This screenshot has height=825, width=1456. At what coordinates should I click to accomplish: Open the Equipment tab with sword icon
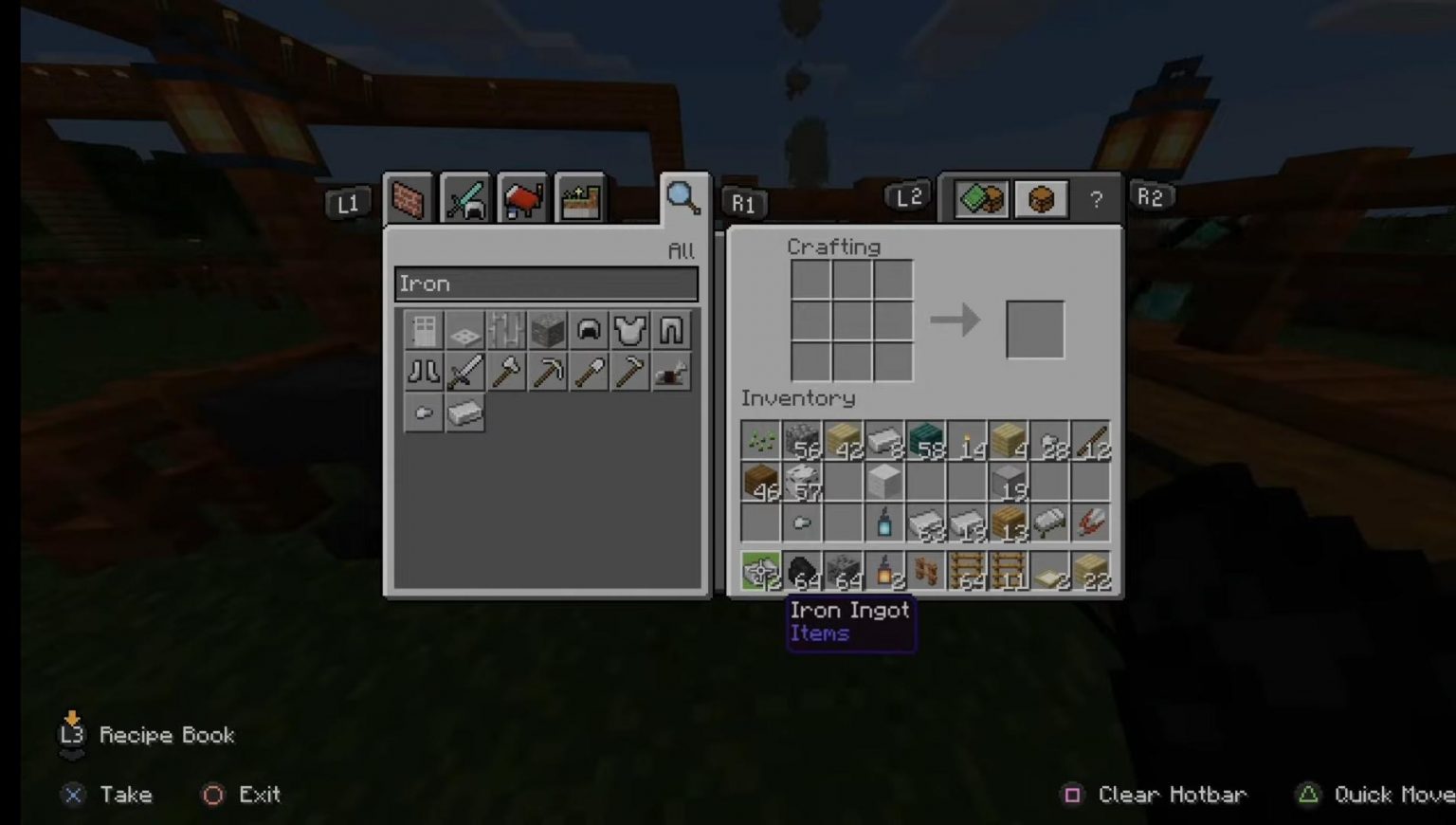[466, 197]
